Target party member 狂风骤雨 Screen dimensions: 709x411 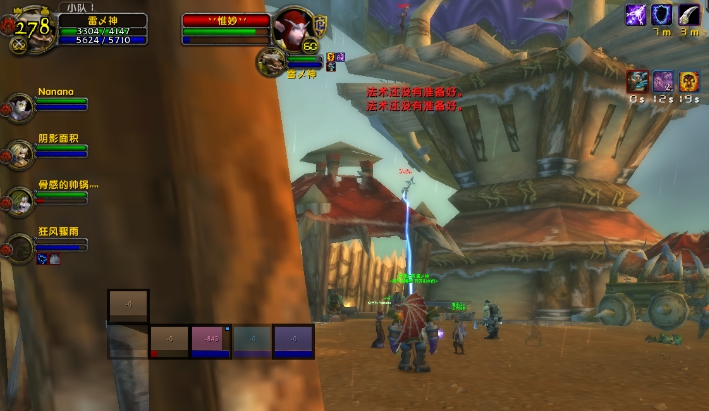(x=21, y=245)
